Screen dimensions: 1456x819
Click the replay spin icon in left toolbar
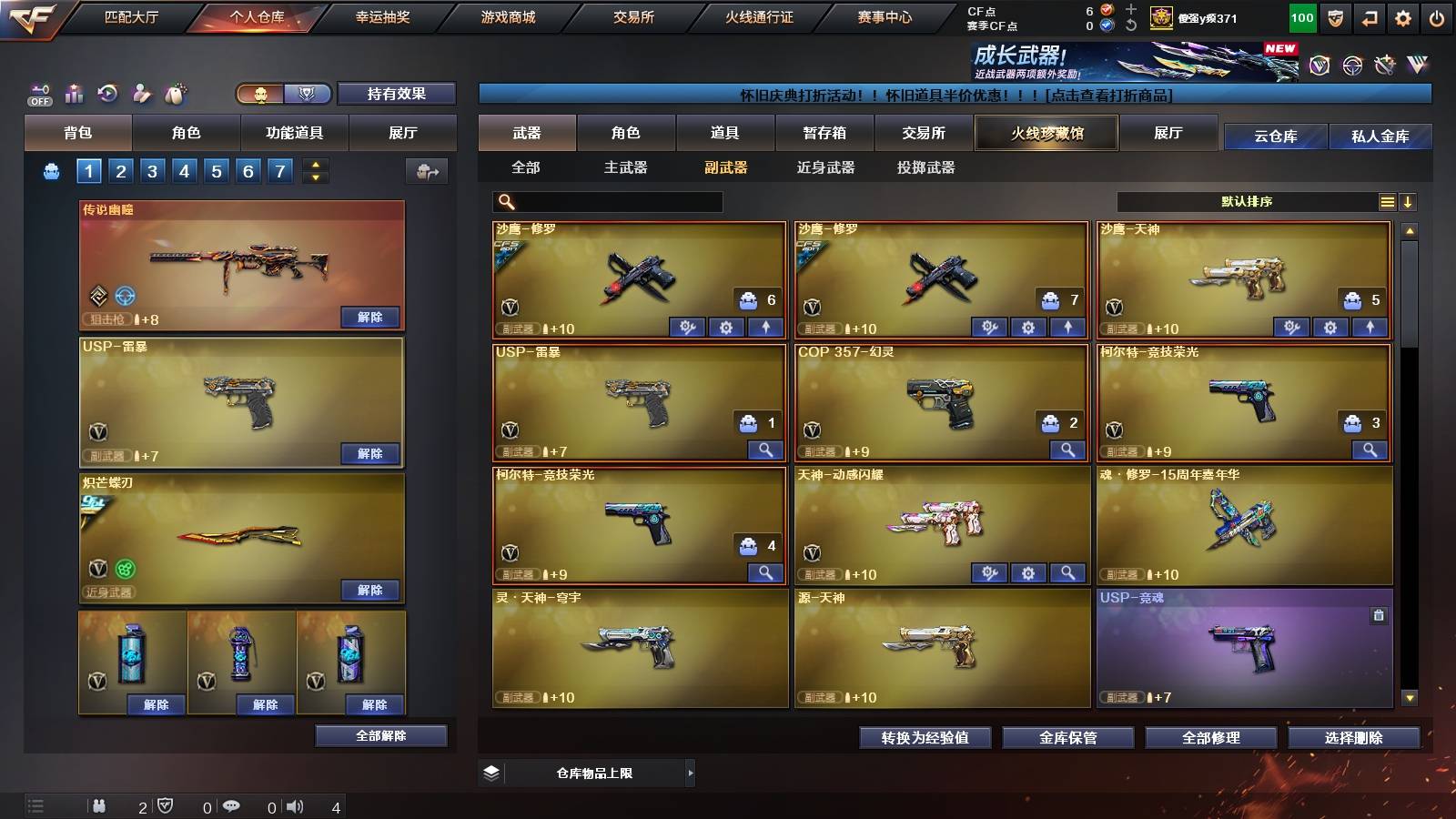click(x=107, y=92)
